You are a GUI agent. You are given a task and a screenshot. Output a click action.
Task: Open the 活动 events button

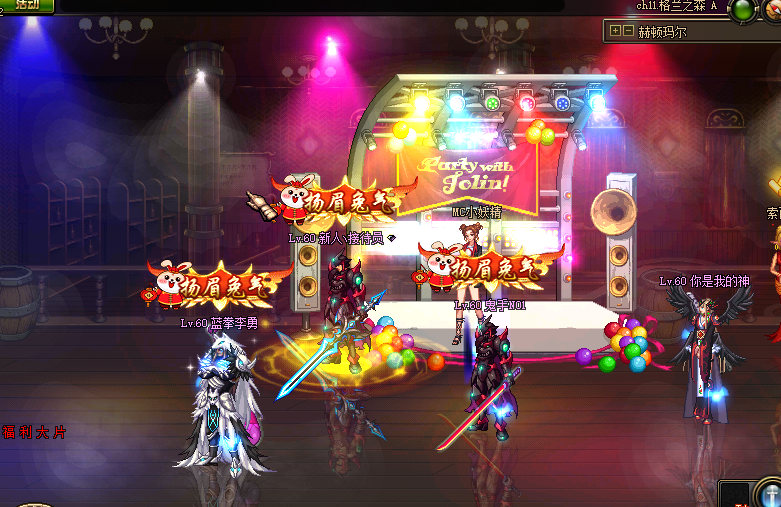pyautogui.click(x=27, y=5)
